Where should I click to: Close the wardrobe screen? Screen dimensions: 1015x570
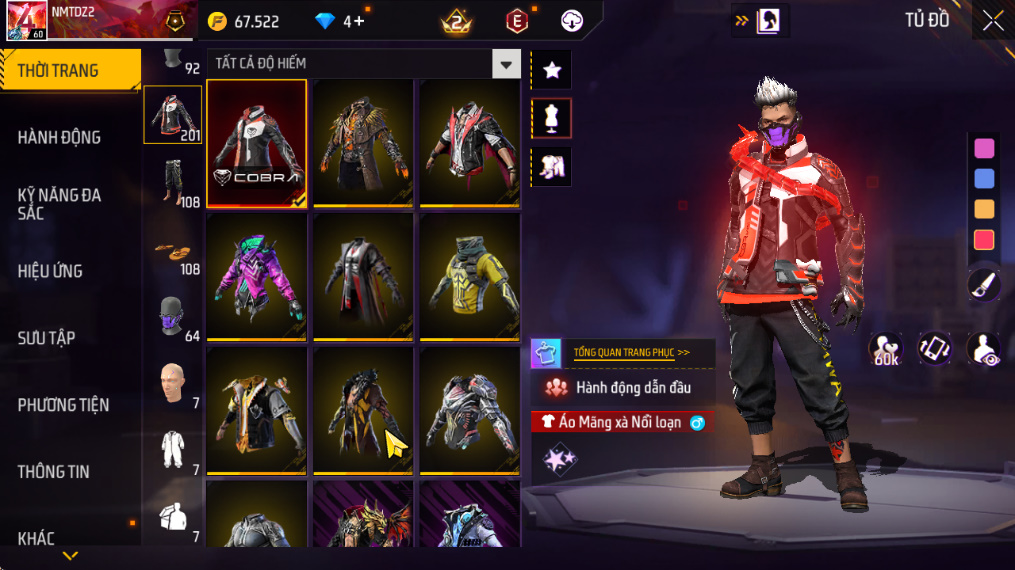point(992,21)
